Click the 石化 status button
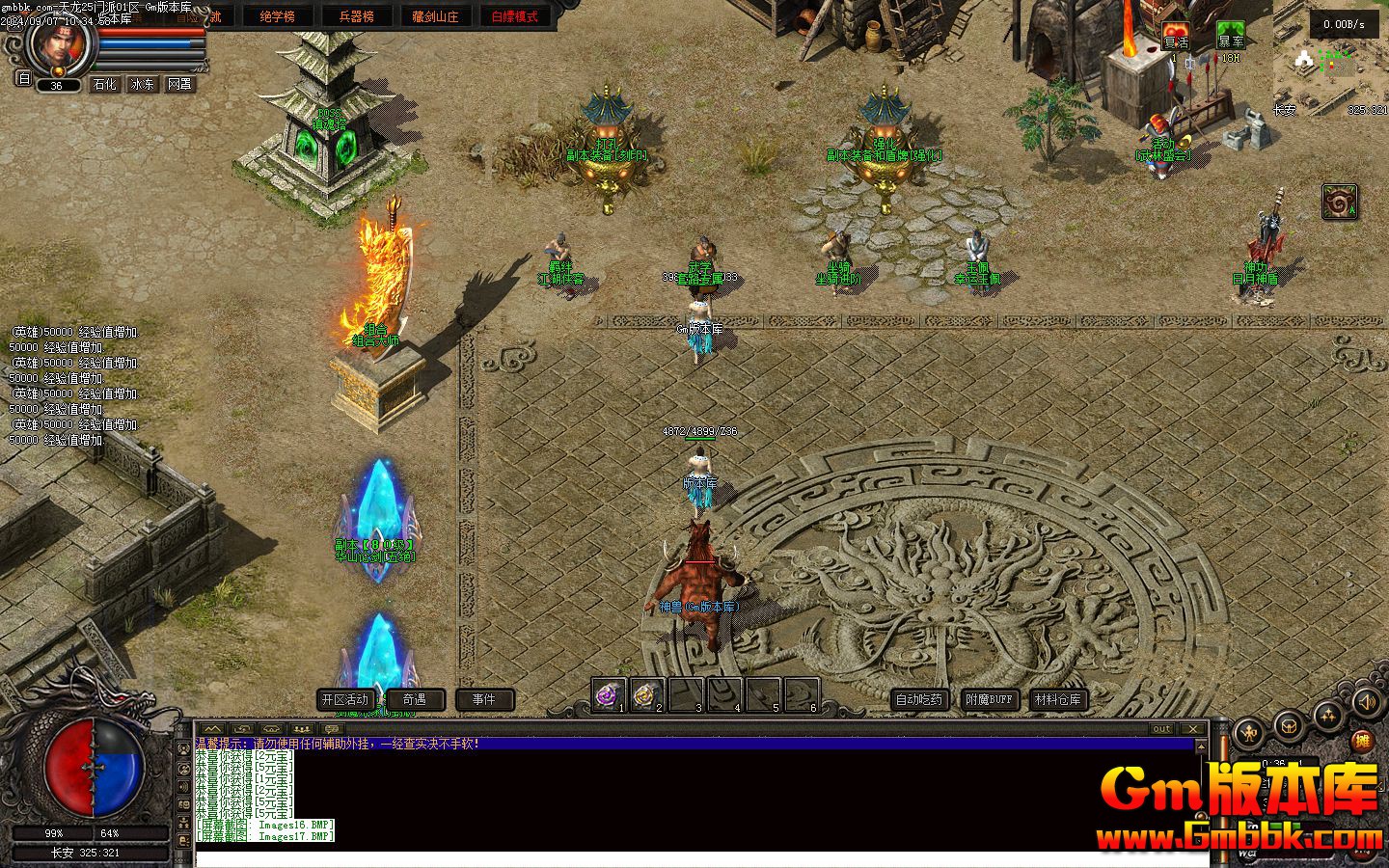1389x868 pixels. [104, 84]
